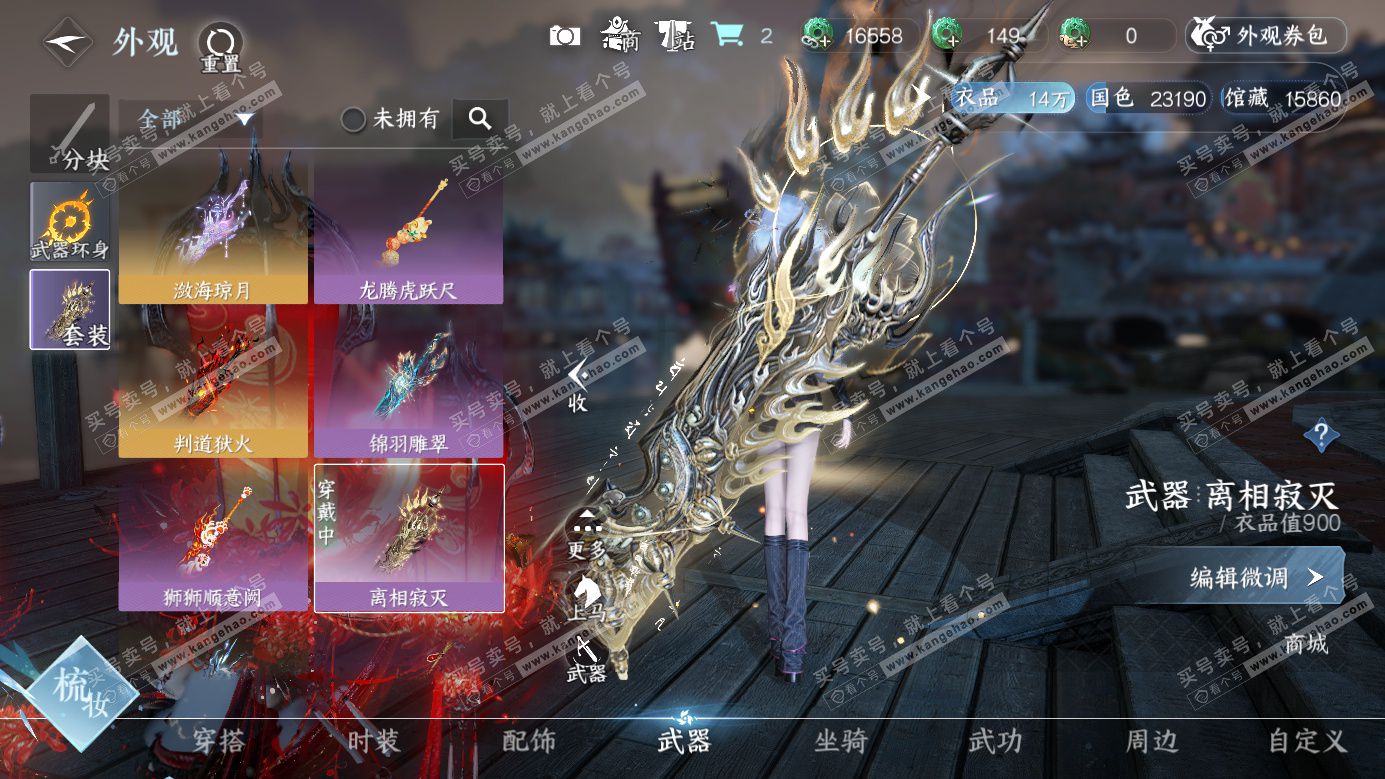Open the 外观券包 voucher pack

pos(1266,36)
